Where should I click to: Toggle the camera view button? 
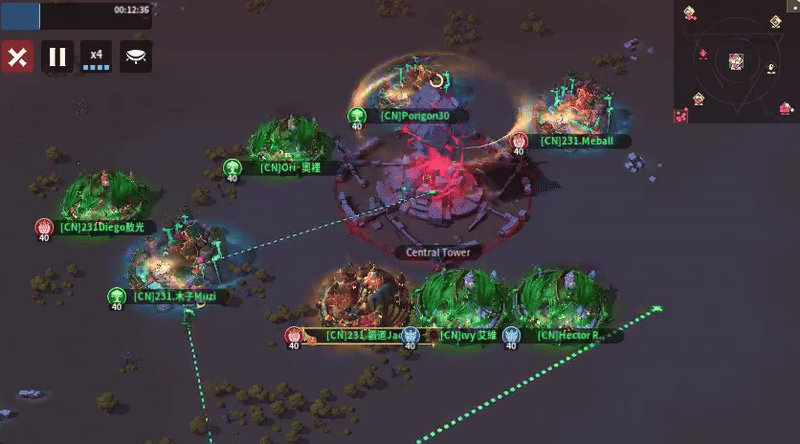click(136, 56)
